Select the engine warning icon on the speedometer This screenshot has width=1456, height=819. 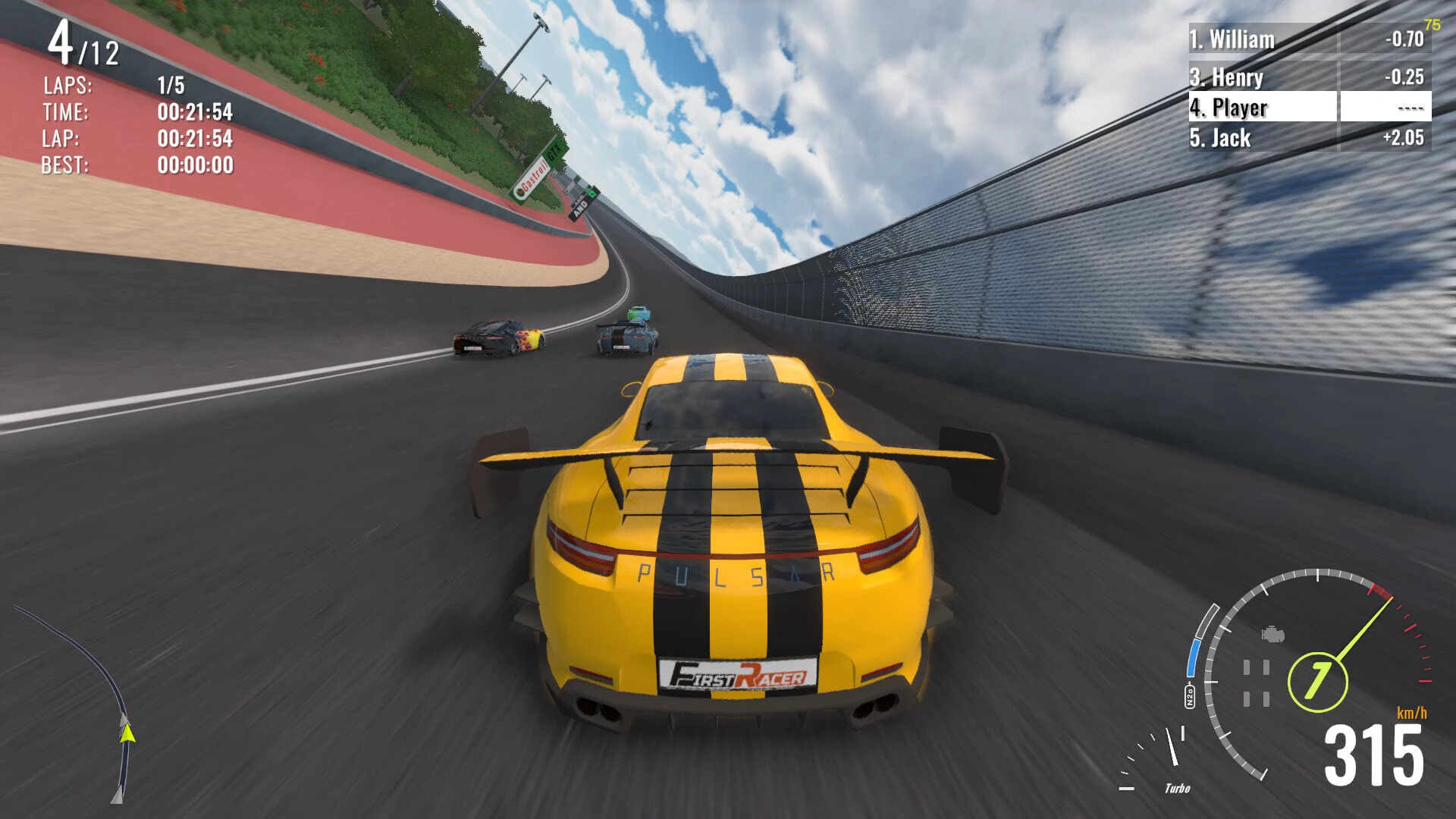point(1272,635)
